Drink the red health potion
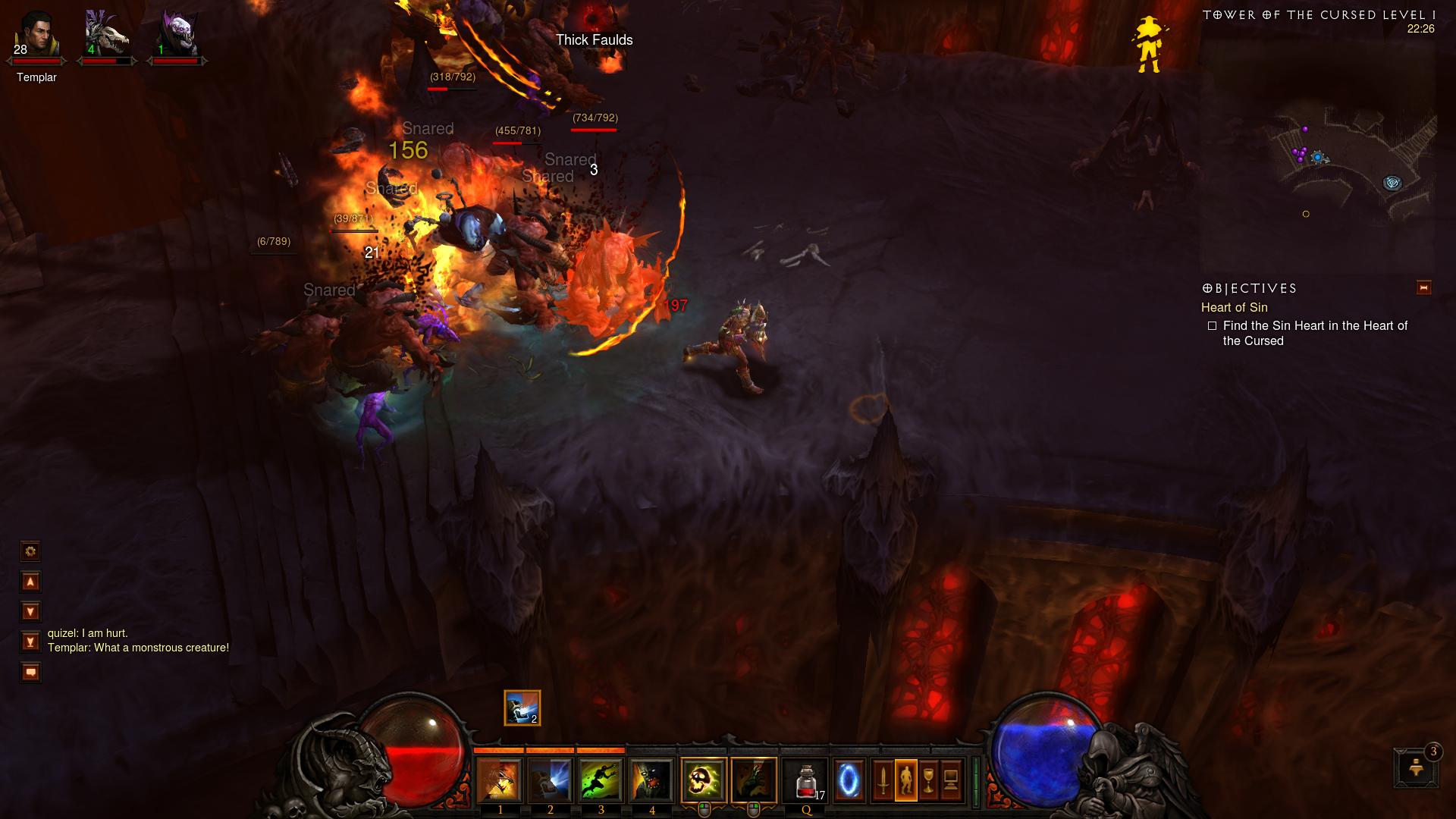This screenshot has height=819, width=1456. coord(805,780)
